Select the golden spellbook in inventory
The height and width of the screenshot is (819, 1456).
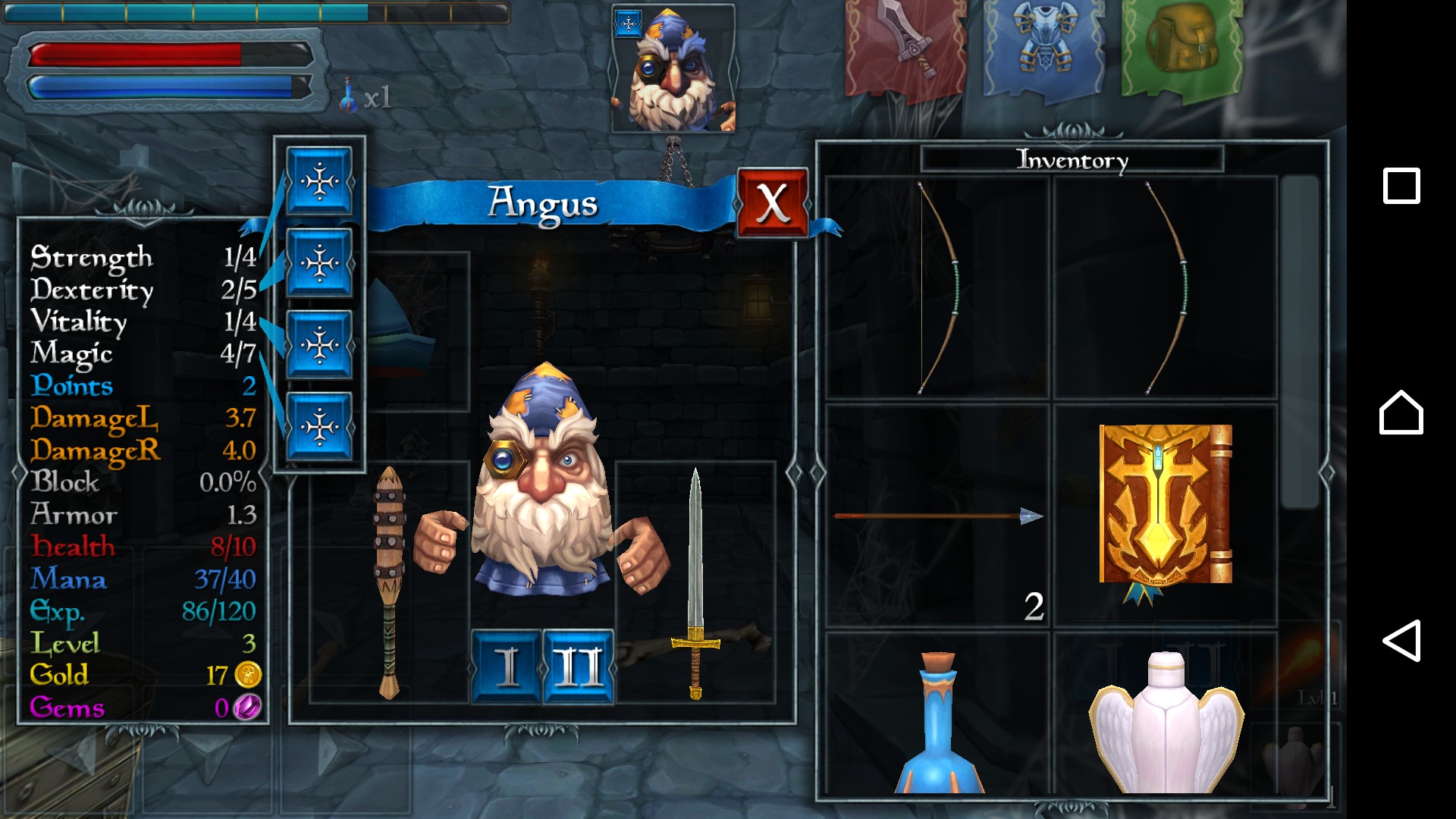(x=1165, y=510)
